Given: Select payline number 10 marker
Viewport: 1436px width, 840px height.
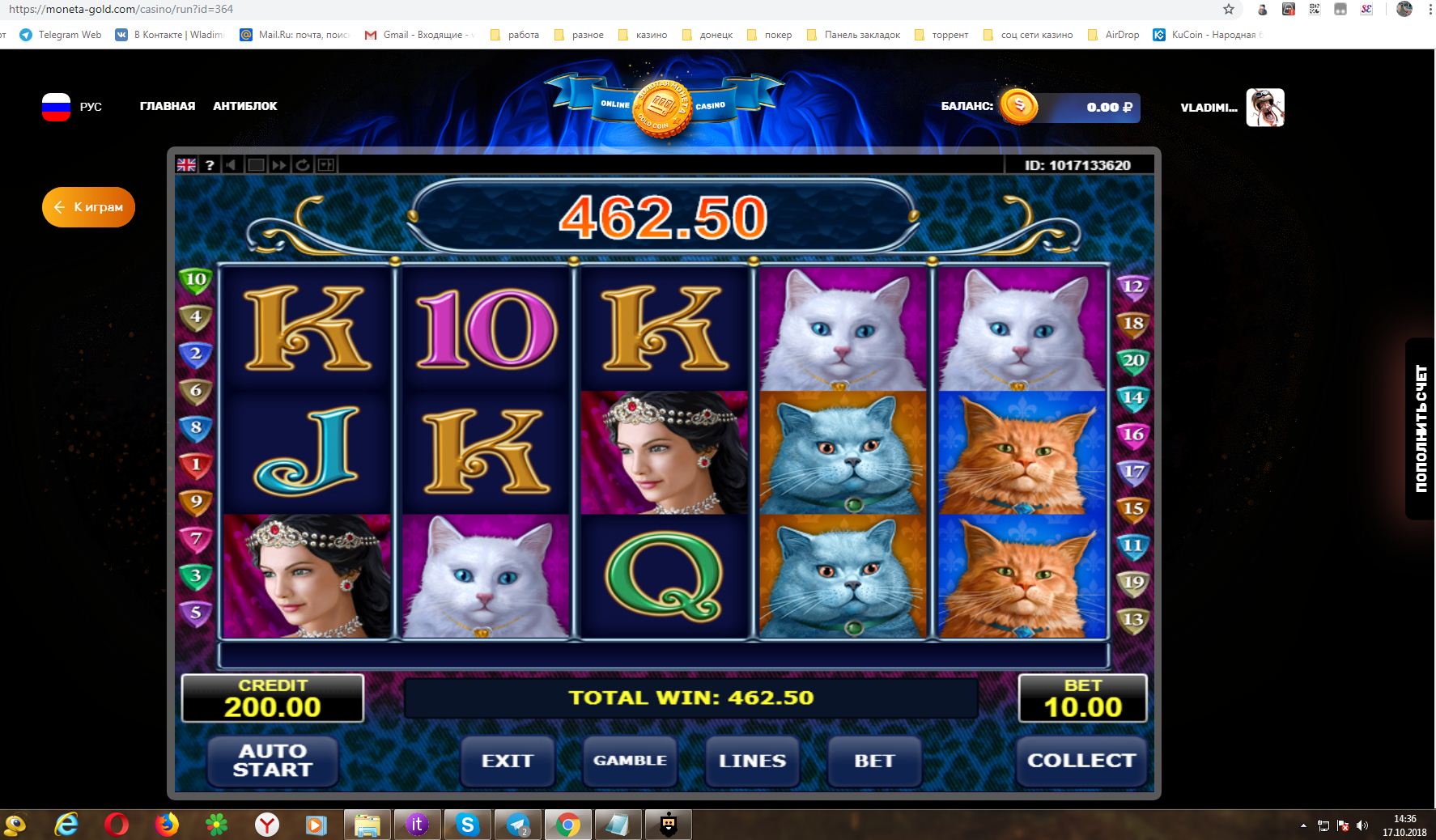Looking at the screenshot, I should pyautogui.click(x=196, y=280).
